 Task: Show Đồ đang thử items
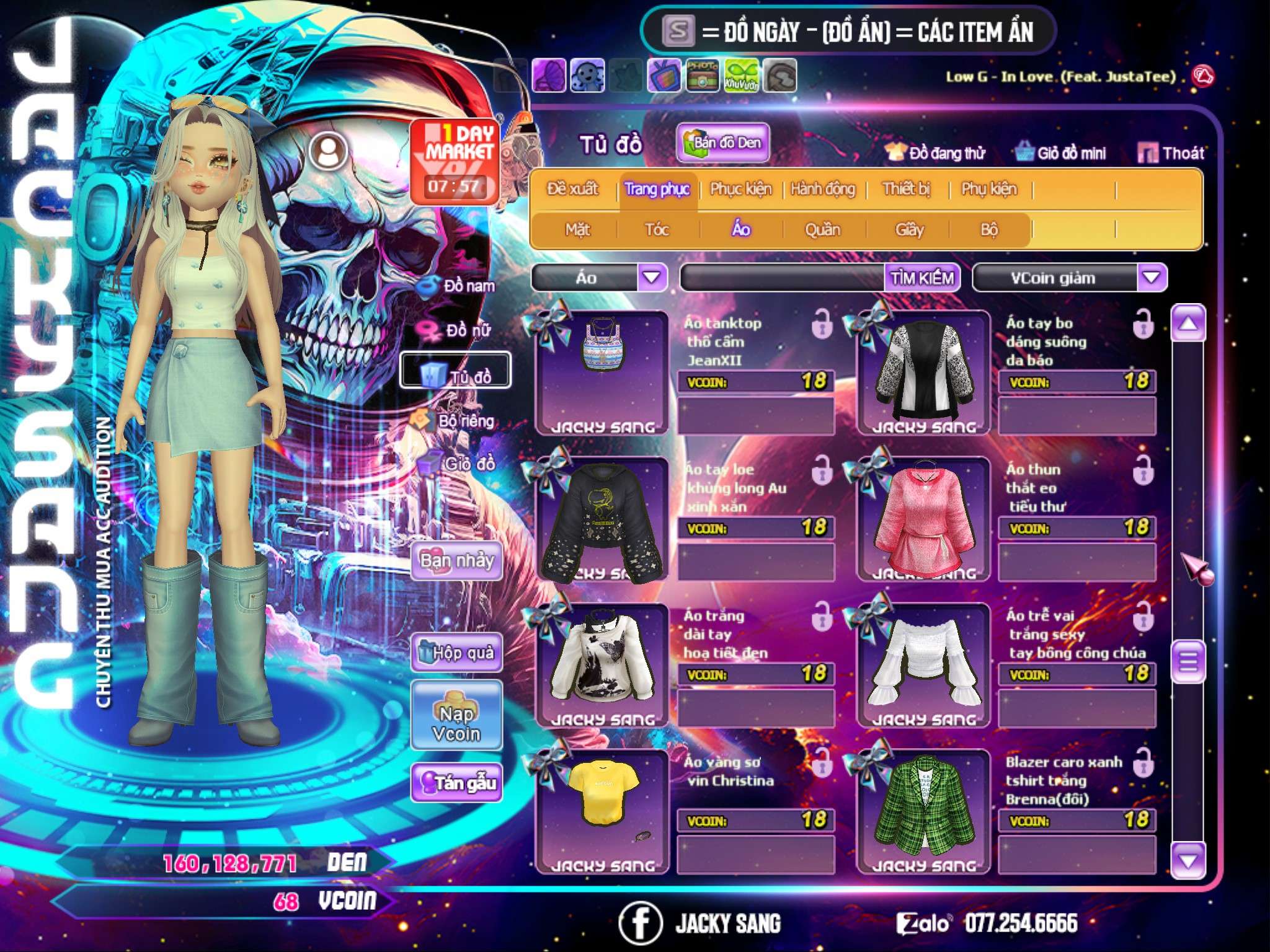(x=936, y=153)
